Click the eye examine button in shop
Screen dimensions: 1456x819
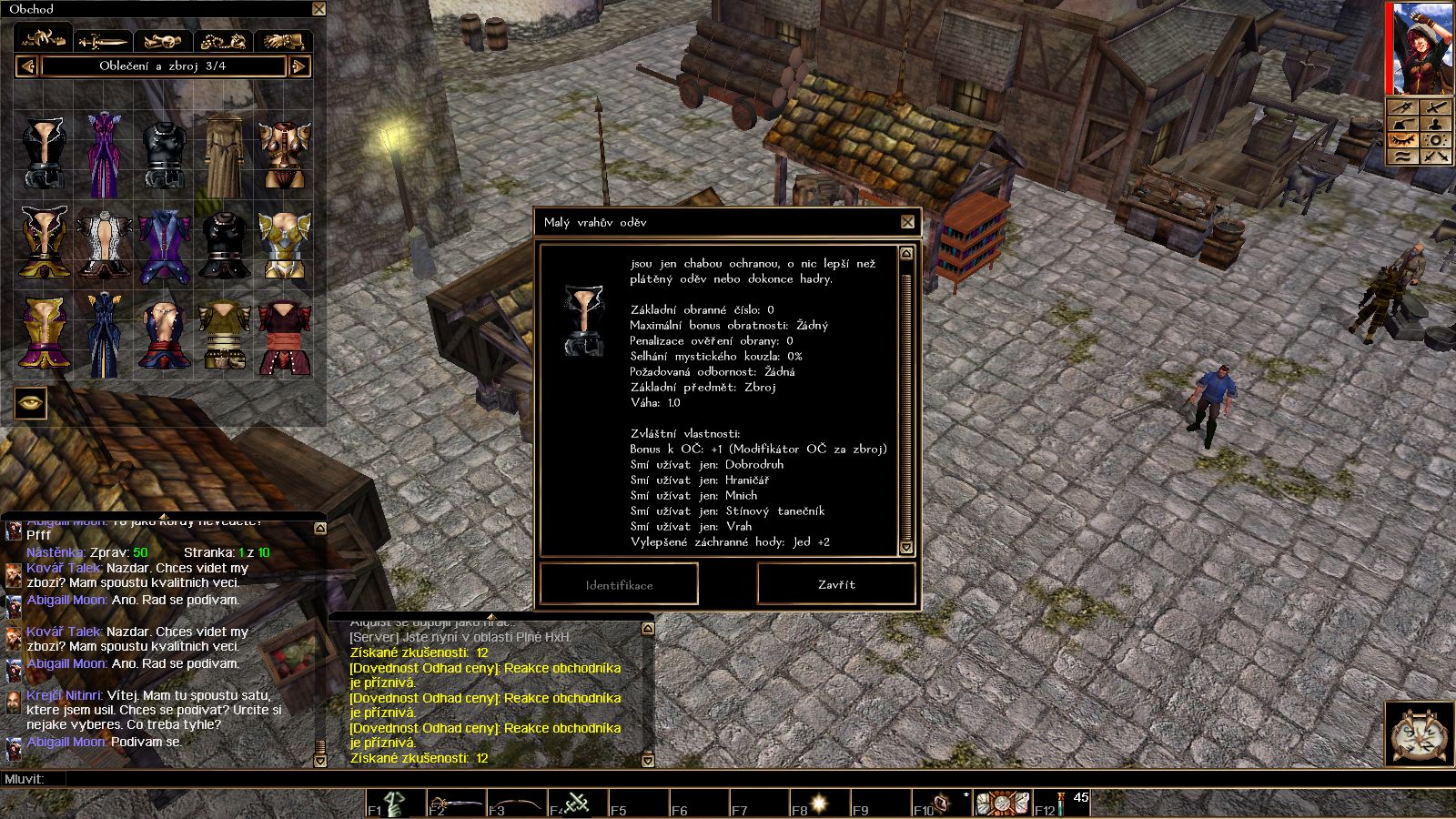click(30, 403)
